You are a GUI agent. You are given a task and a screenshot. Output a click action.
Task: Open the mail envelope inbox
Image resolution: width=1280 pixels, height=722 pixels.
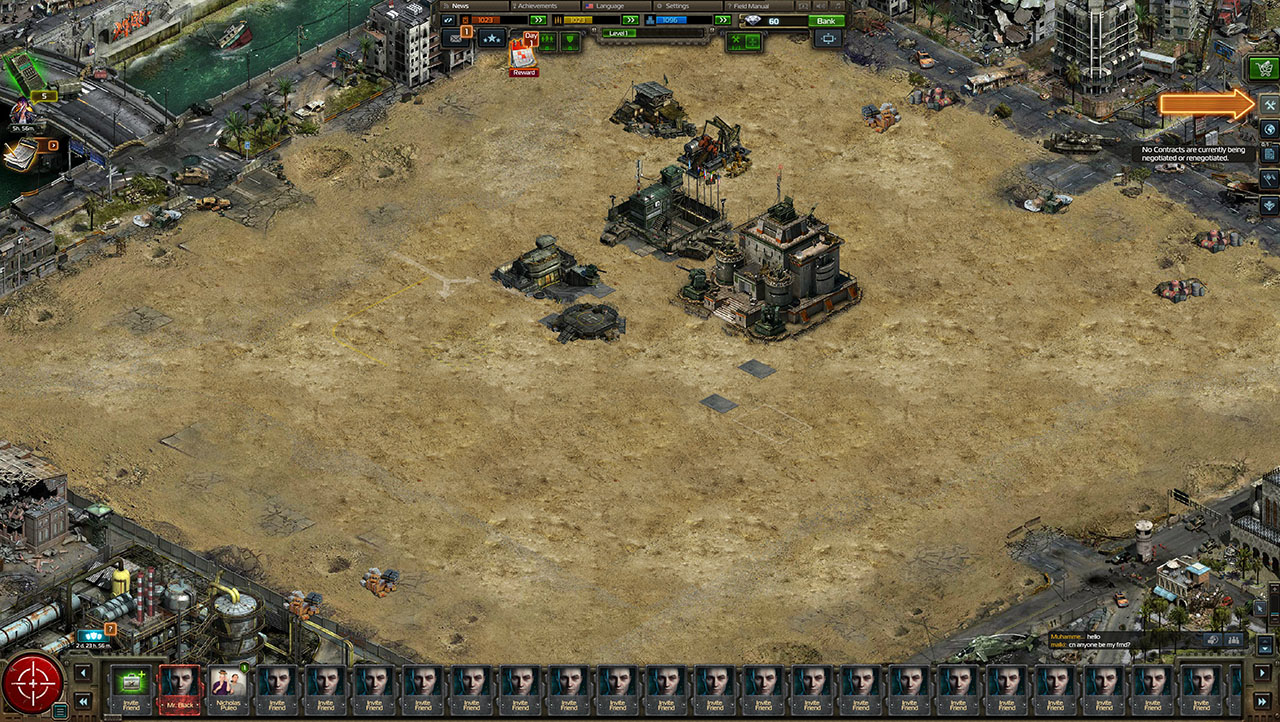[455, 39]
